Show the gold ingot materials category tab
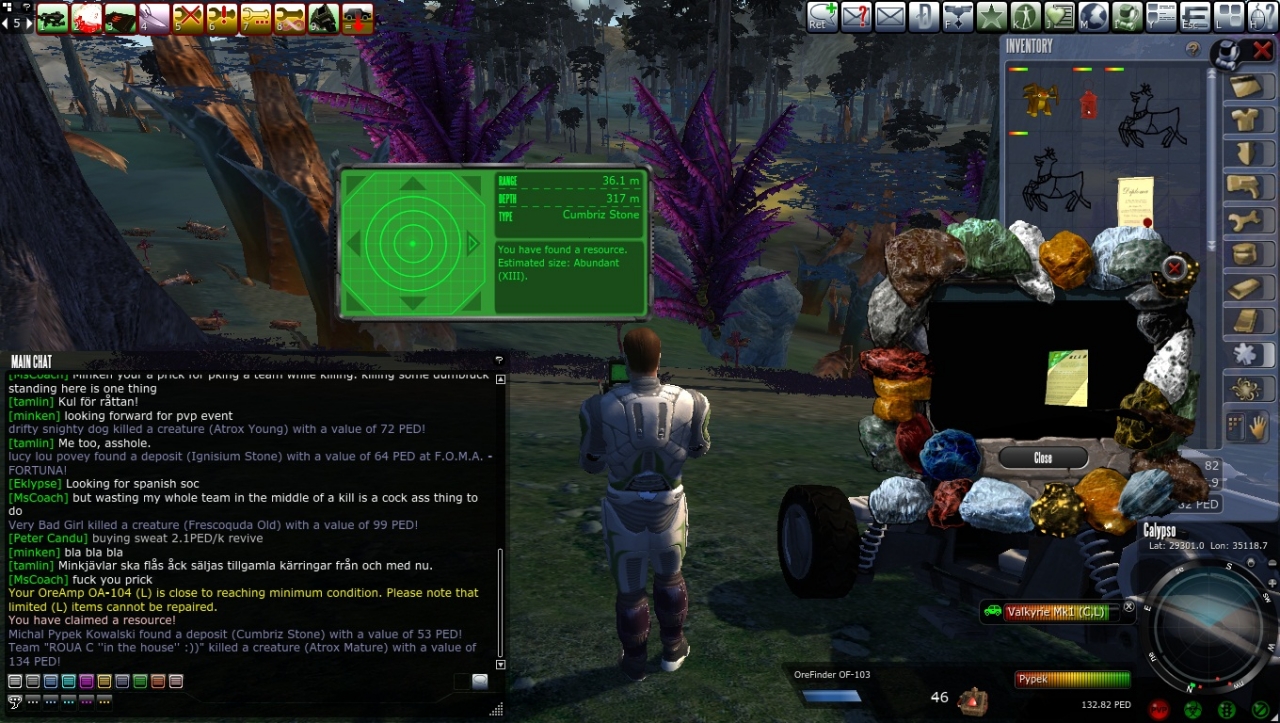This screenshot has height=723, width=1280. pos(1246,288)
